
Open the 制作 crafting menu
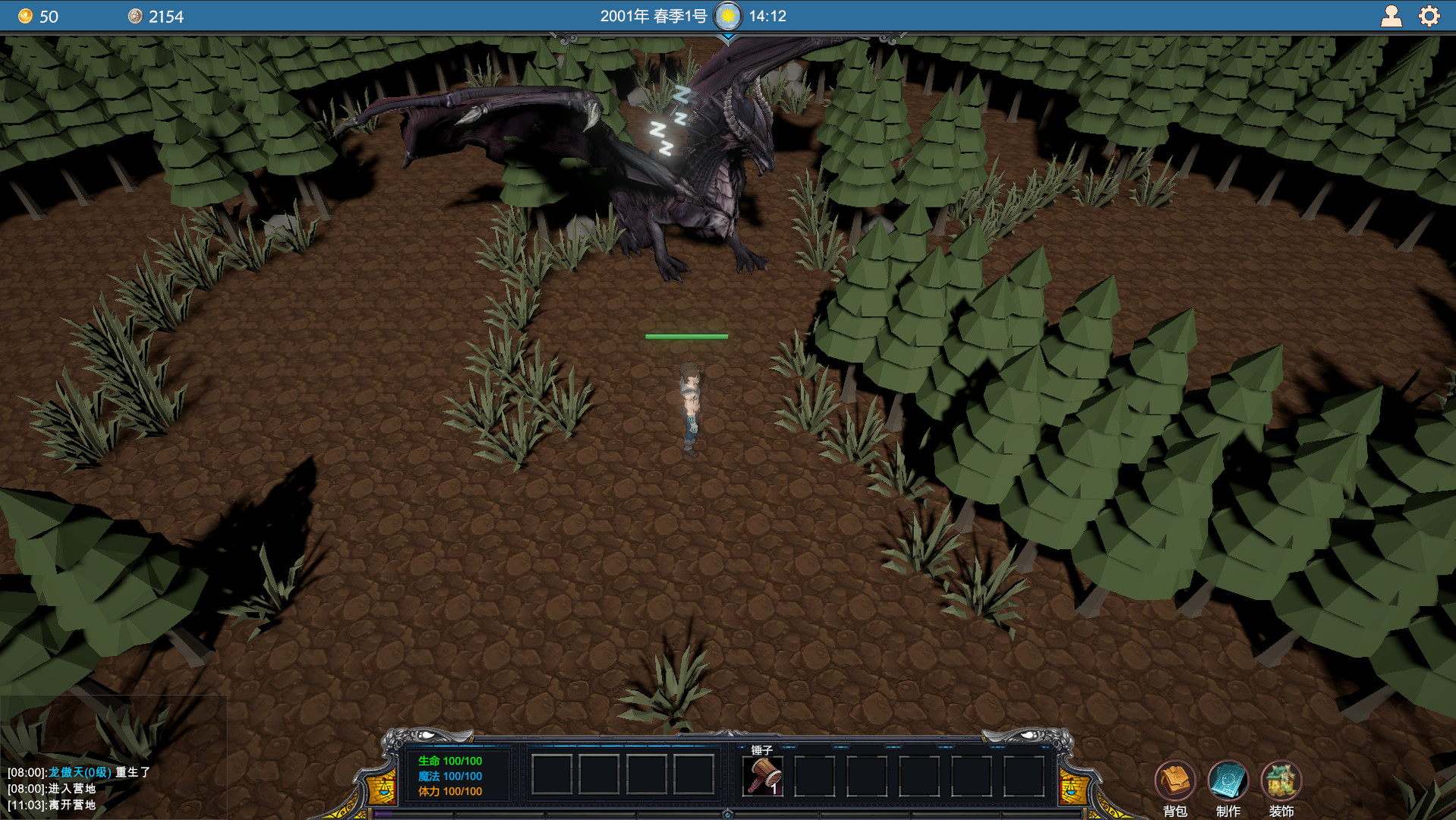(1228, 780)
